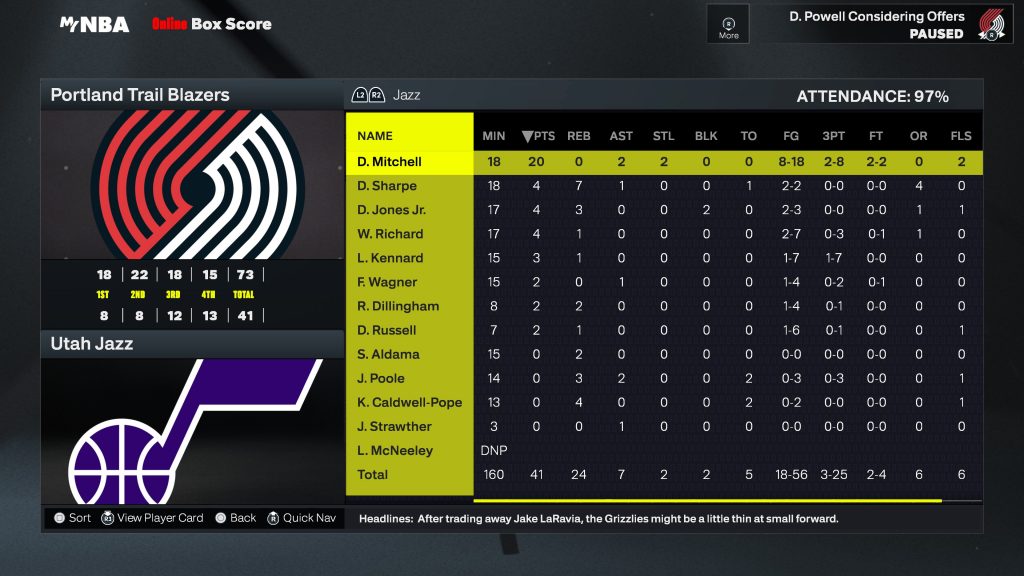Select D. Mitchell's player row
This screenshot has width=1024, height=576.
coord(390,162)
